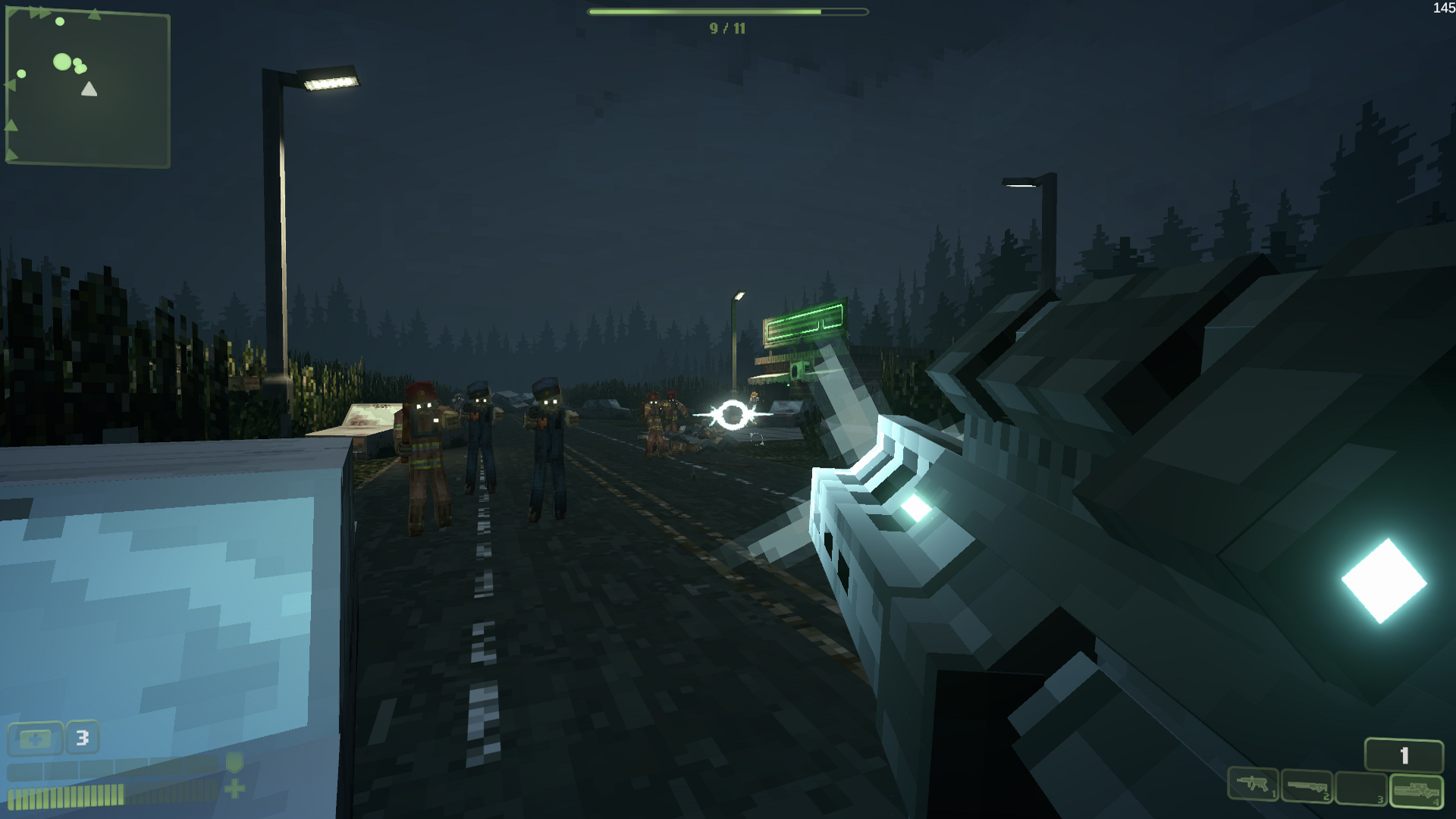Click the green shield emblem near the health bar
Screen dimensions: 1456x819
(x=235, y=764)
